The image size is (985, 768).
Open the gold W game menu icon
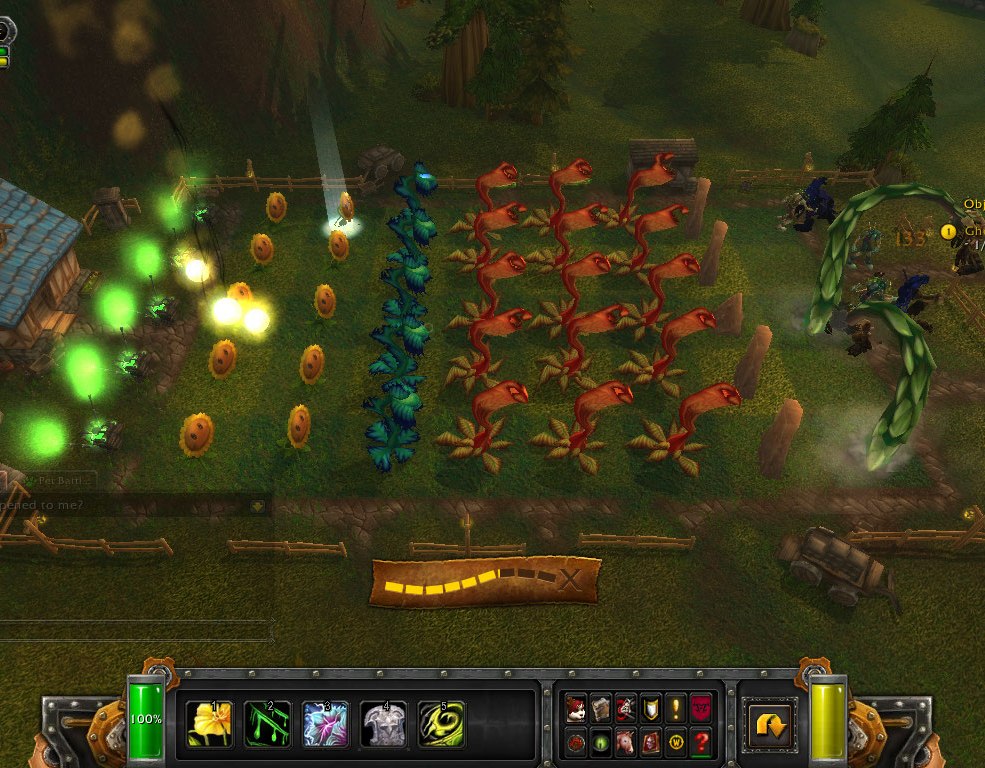(x=676, y=743)
